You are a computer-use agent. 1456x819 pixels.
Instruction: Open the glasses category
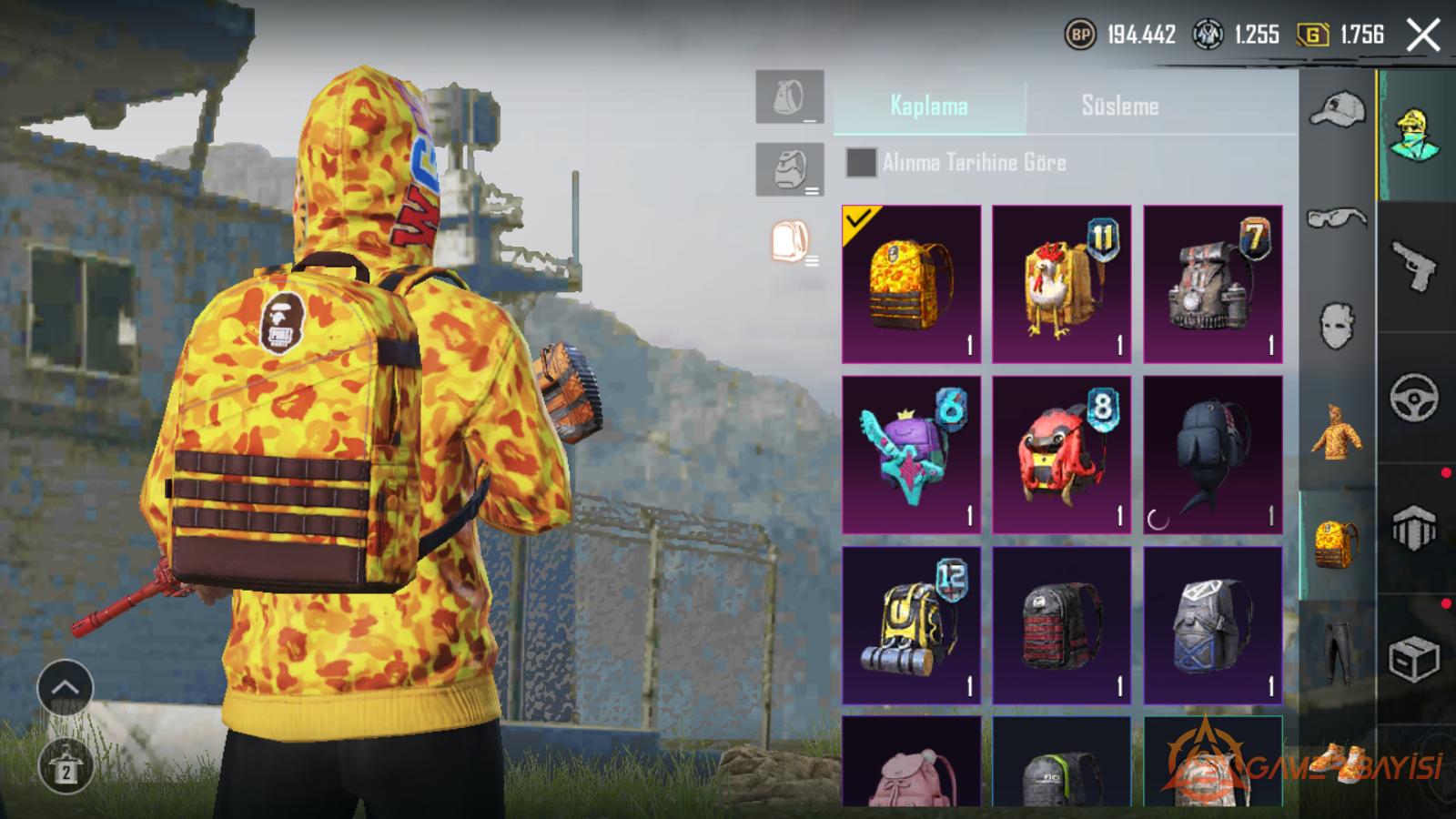tap(1337, 218)
